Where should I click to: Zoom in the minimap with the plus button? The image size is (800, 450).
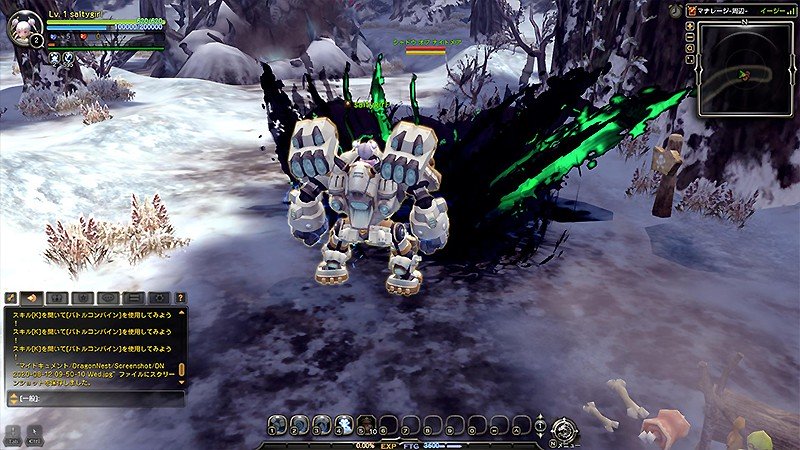tap(692, 28)
